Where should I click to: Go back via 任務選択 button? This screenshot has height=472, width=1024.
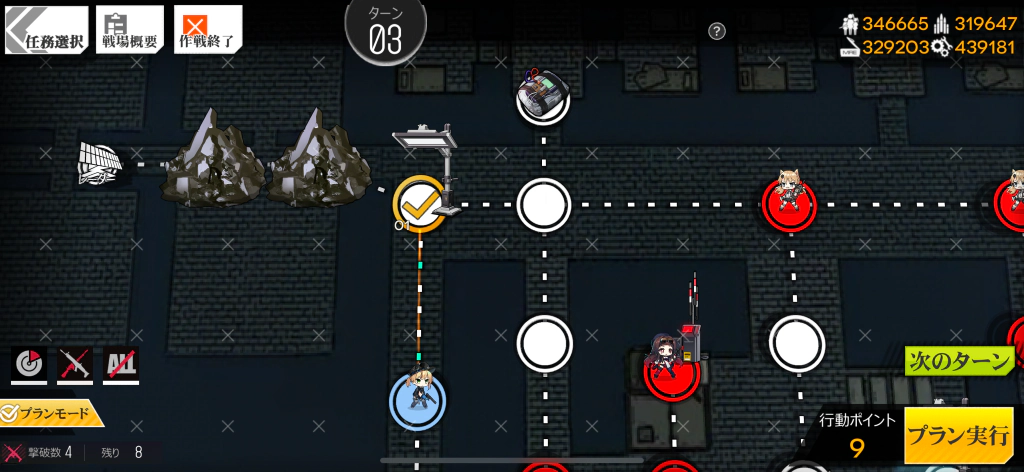click(46, 28)
